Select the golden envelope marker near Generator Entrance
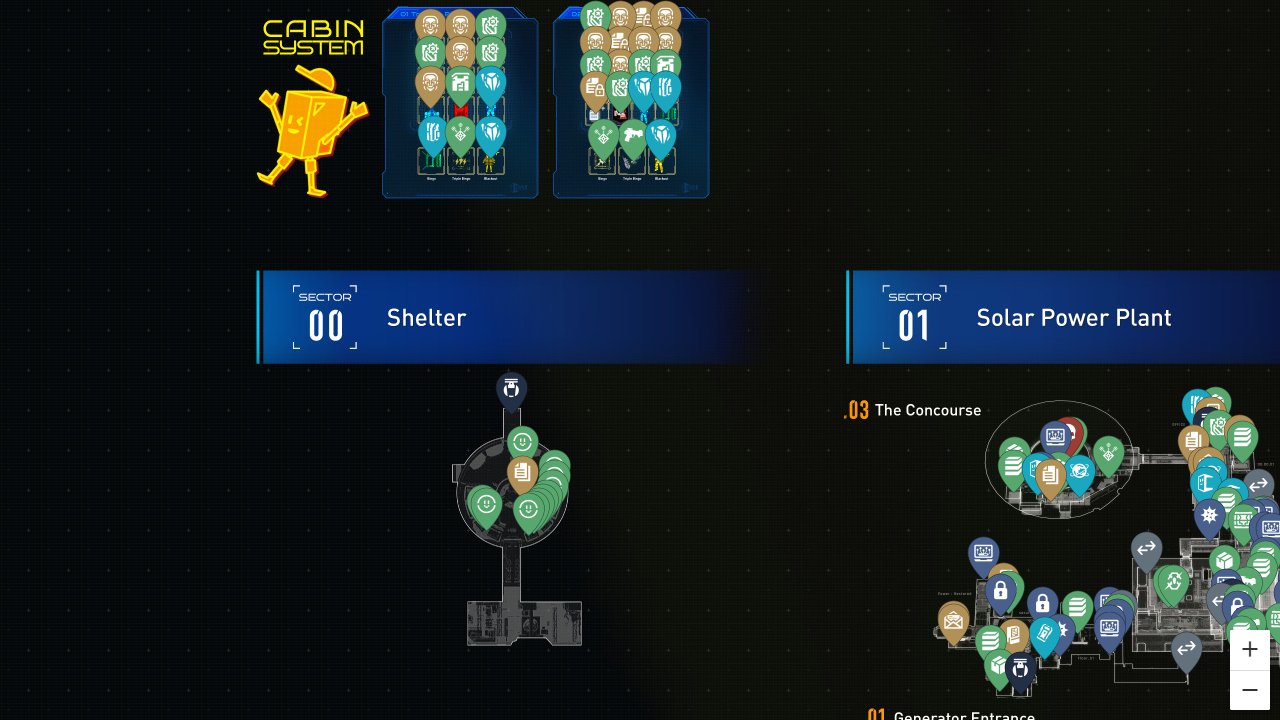 pos(953,623)
